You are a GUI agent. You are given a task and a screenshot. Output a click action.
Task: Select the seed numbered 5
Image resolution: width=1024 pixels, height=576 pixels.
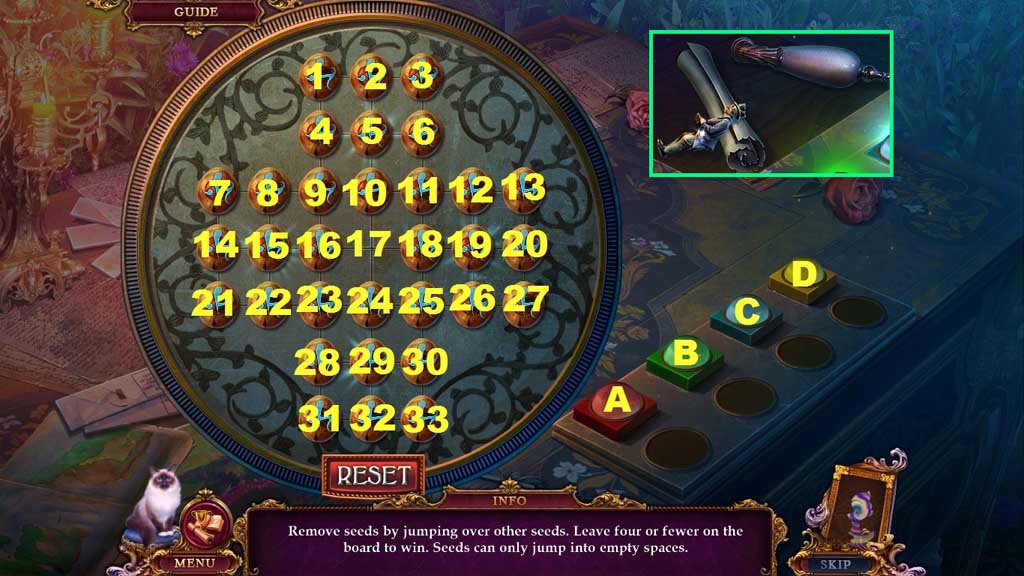click(371, 131)
